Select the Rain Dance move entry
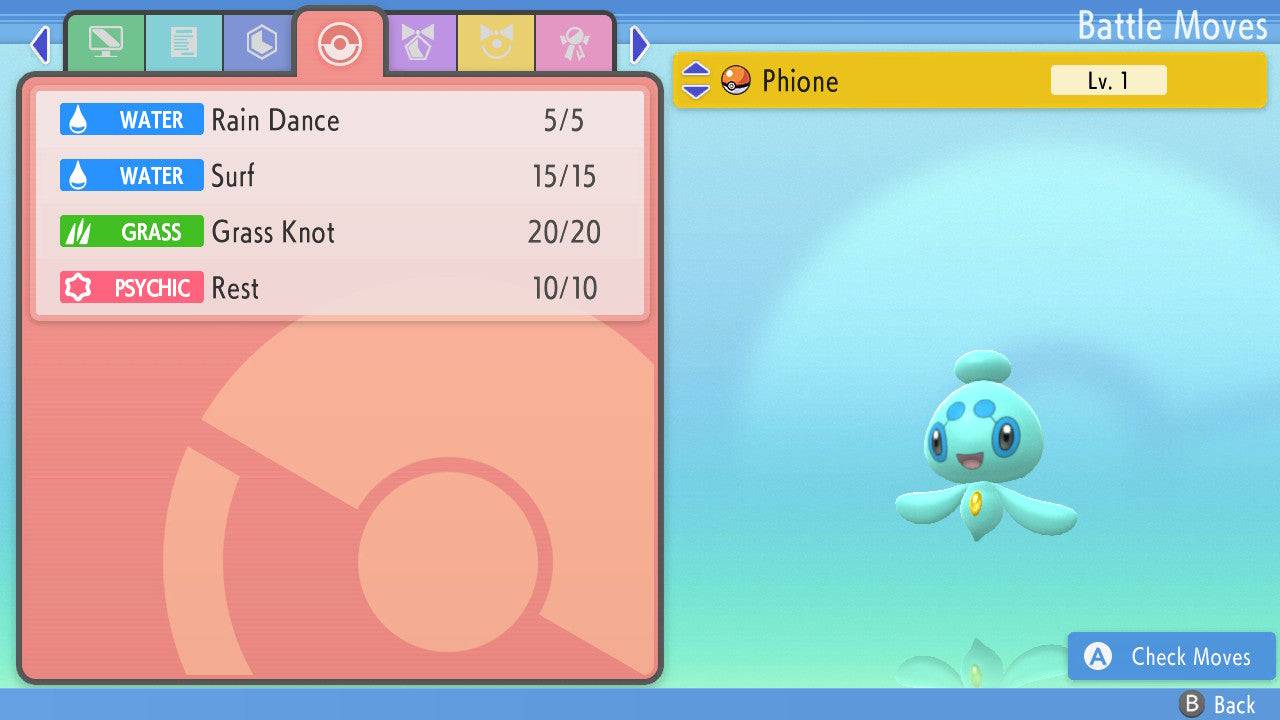 click(x=340, y=119)
